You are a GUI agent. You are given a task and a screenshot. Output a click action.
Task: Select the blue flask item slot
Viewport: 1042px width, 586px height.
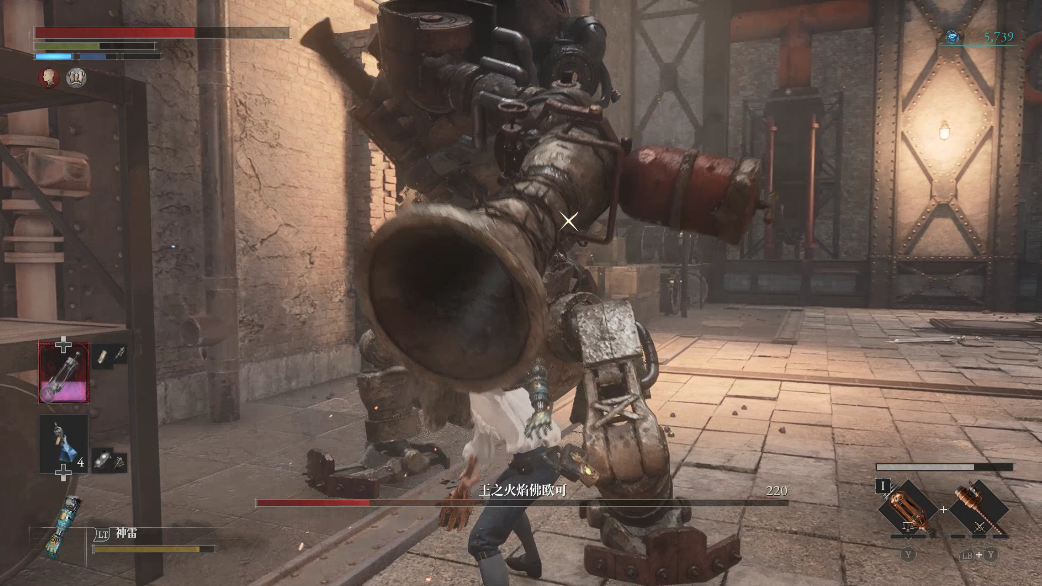(x=63, y=441)
